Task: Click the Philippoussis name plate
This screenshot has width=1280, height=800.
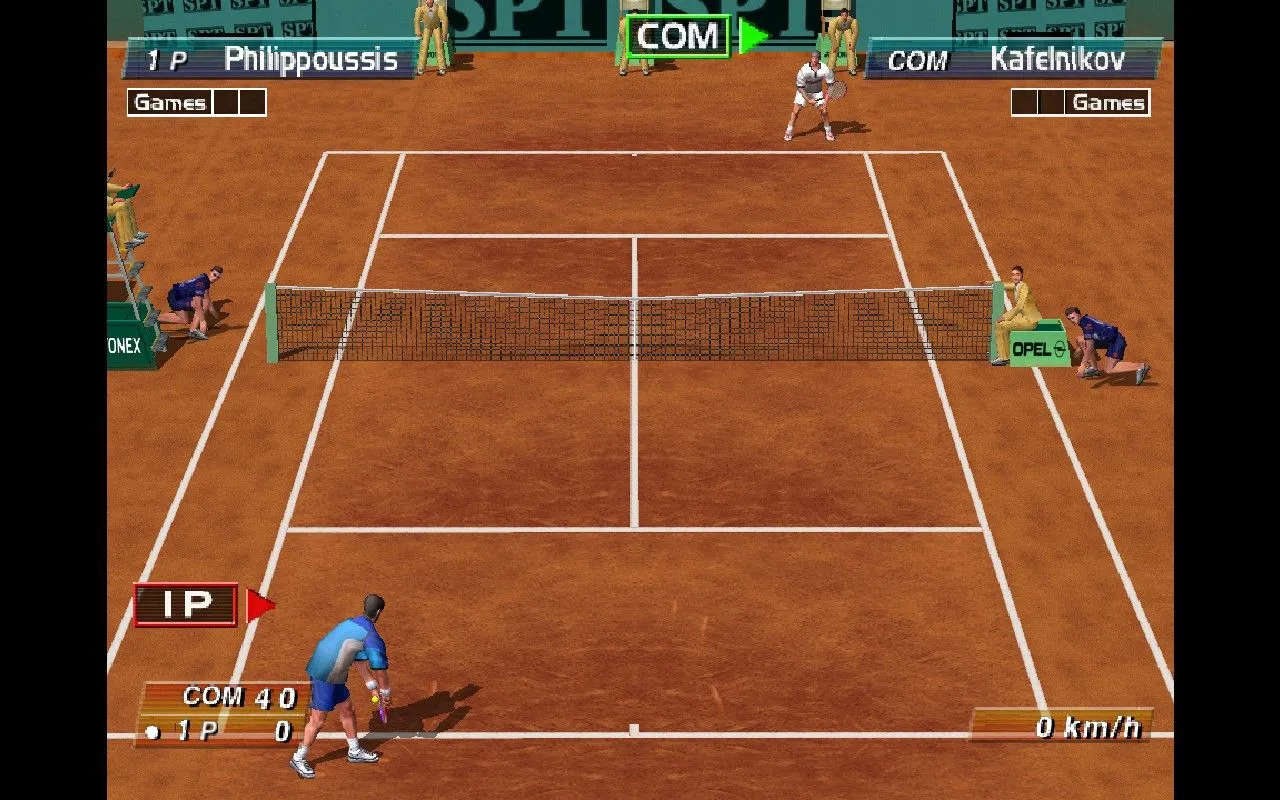Action: pos(310,60)
